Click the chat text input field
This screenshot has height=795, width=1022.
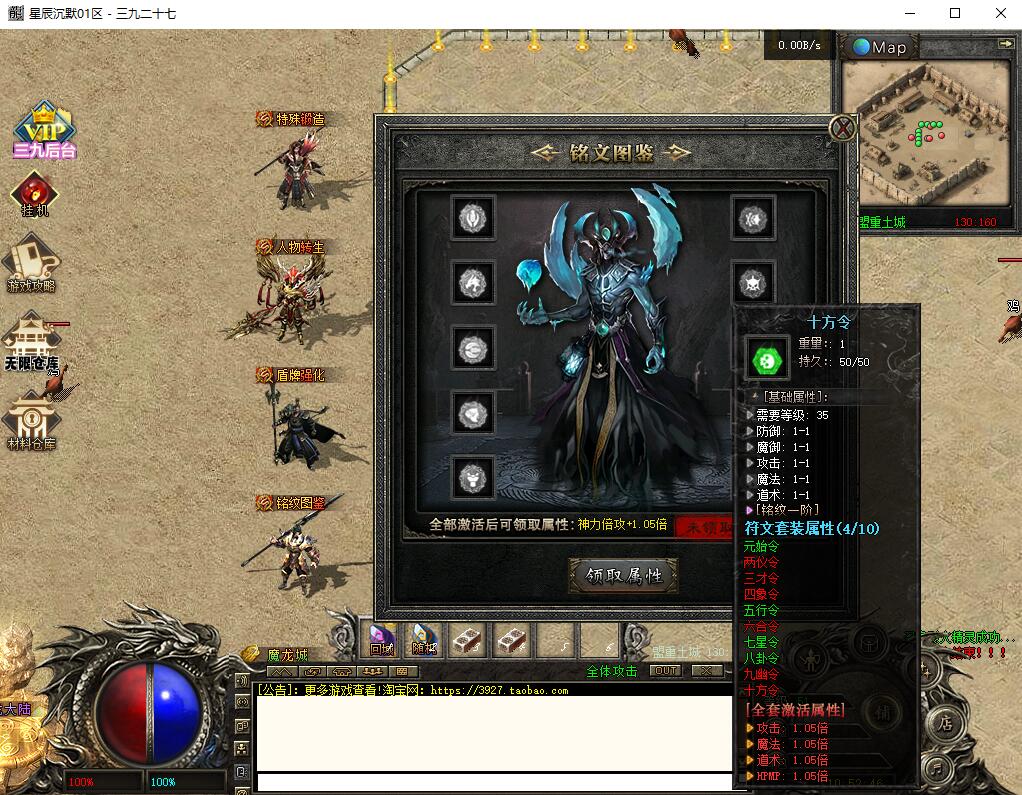(490, 782)
